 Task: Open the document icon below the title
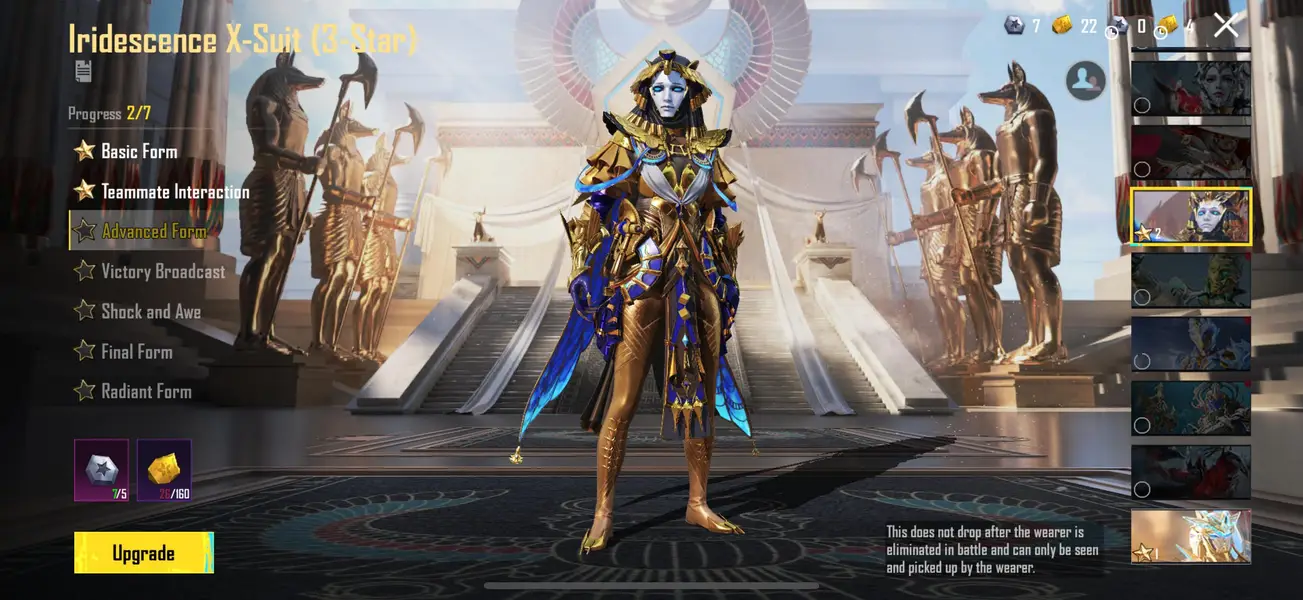[83, 71]
